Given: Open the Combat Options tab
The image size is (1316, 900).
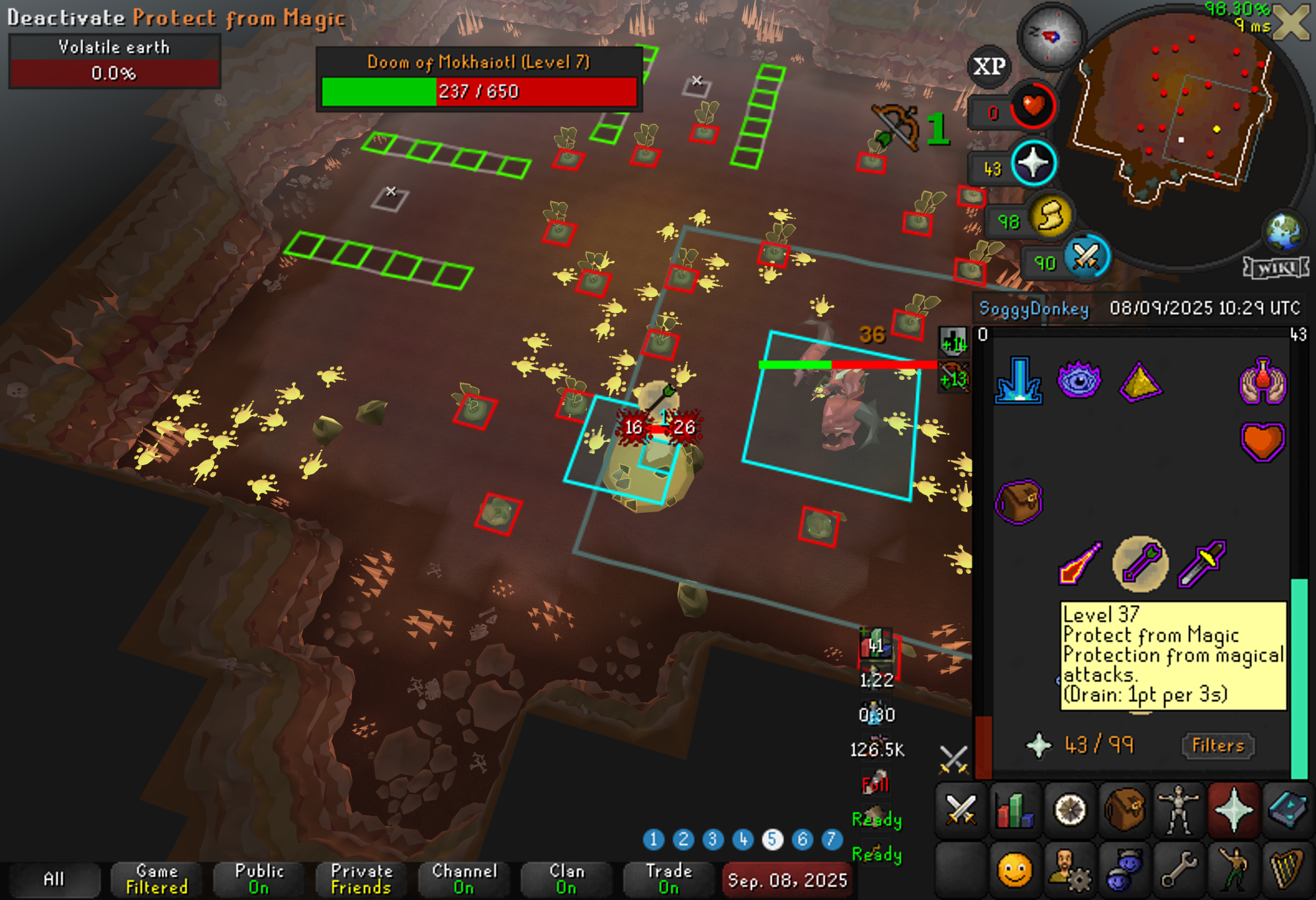Looking at the screenshot, I should (961, 809).
